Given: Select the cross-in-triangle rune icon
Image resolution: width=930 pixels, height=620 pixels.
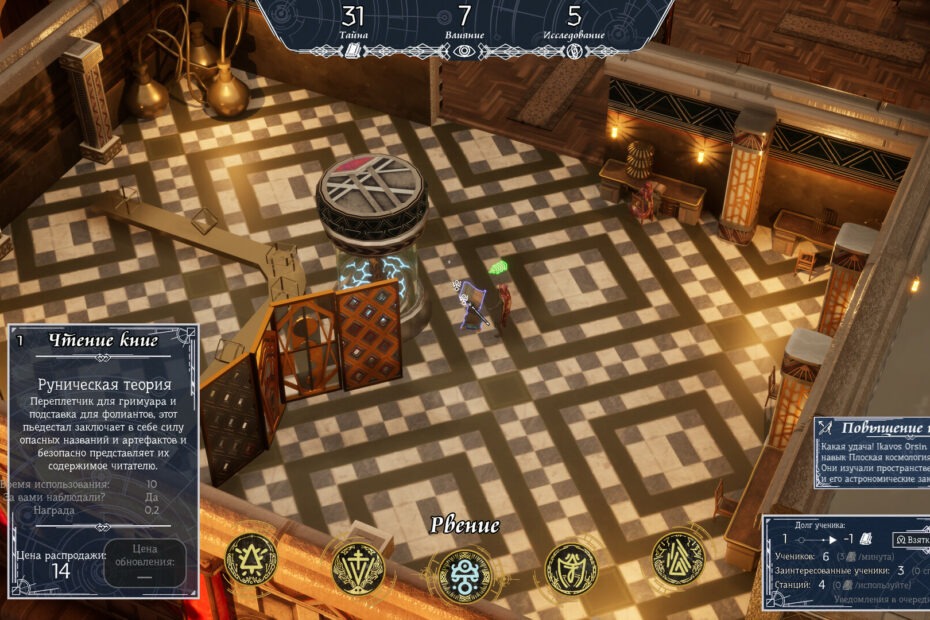Looking at the screenshot, I should tap(358, 569).
